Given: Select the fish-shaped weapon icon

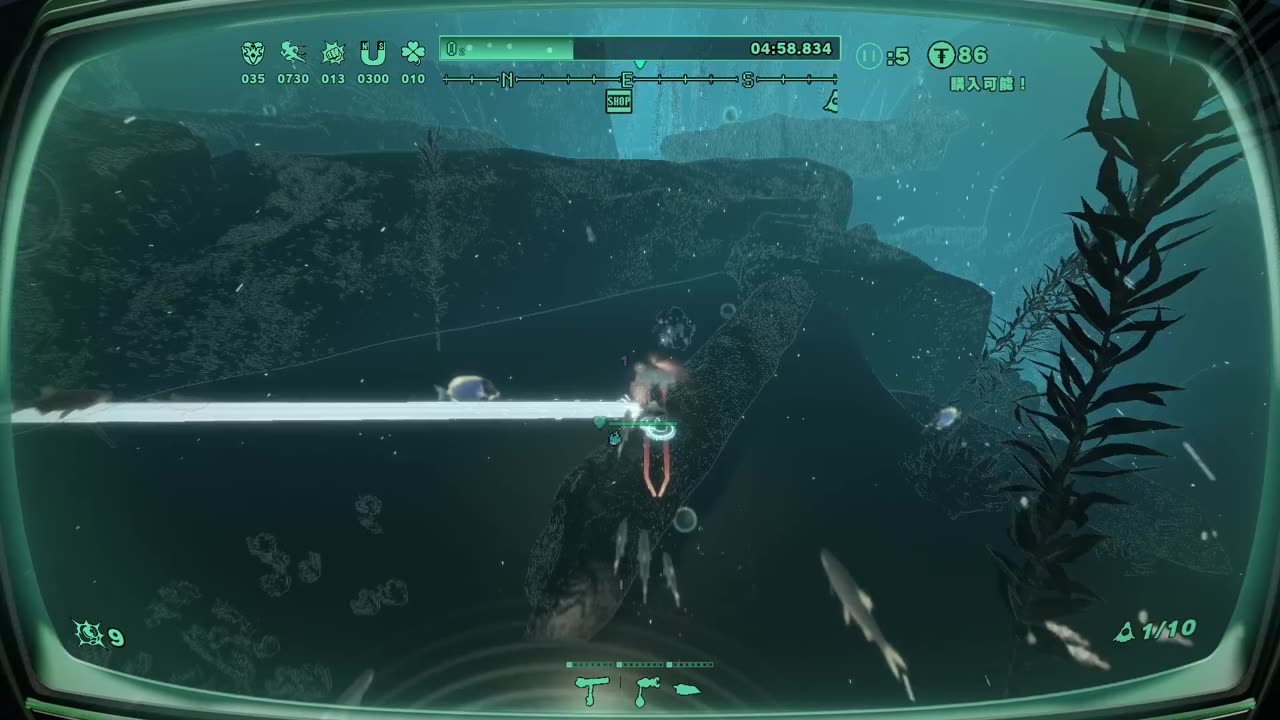Looking at the screenshot, I should 686,688.
